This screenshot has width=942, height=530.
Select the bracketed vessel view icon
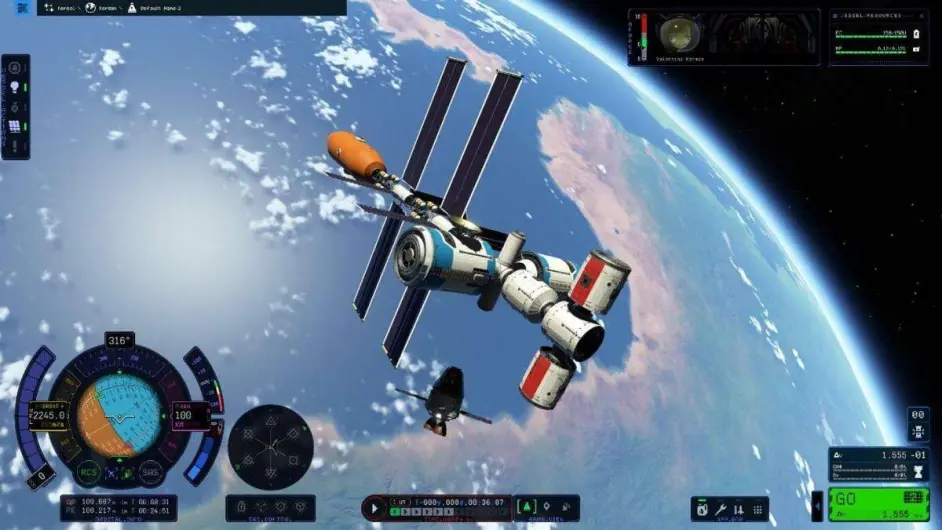[x=527, y=508]
